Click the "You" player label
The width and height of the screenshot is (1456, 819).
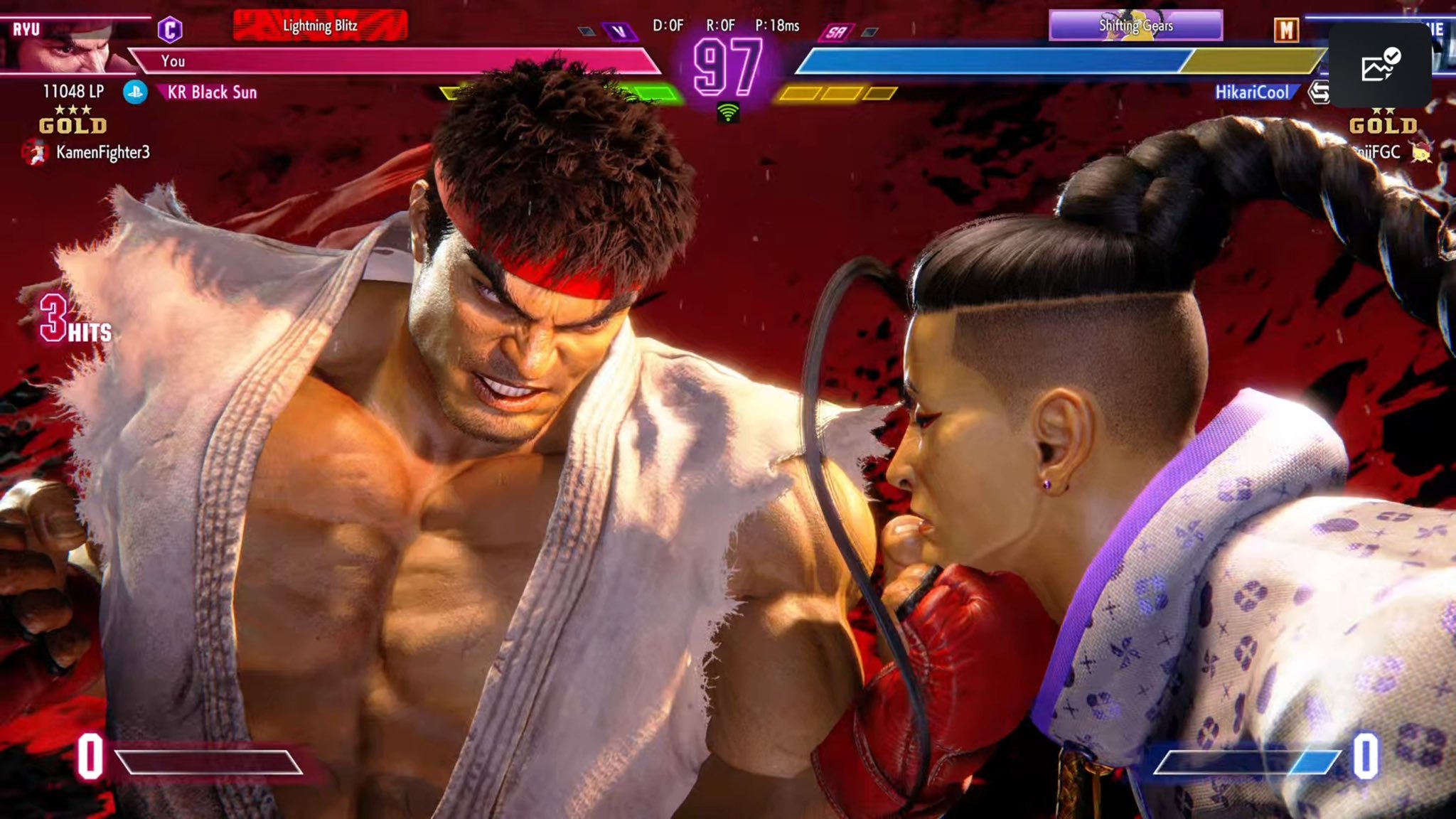173,63
